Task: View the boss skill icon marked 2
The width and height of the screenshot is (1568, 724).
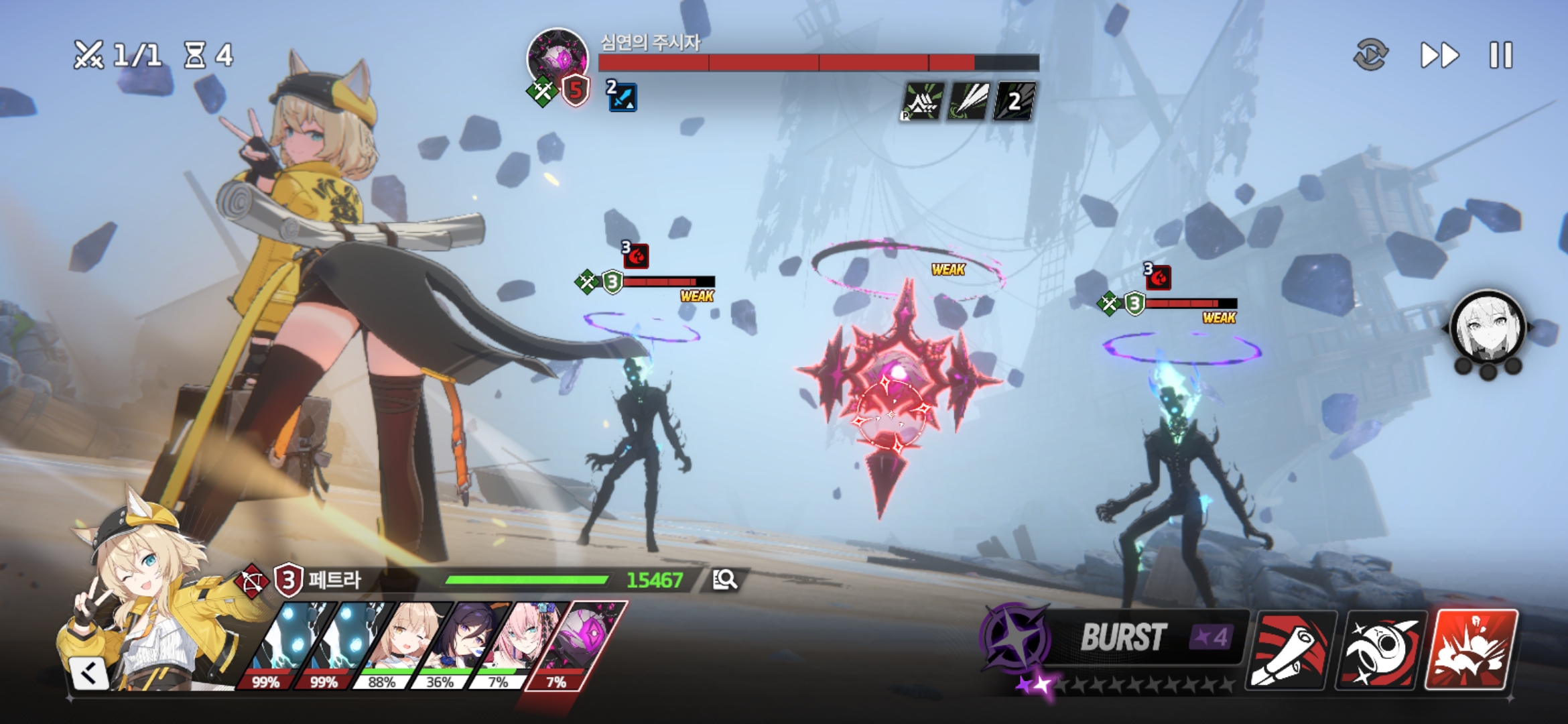Action: [x=1015, y=101]
